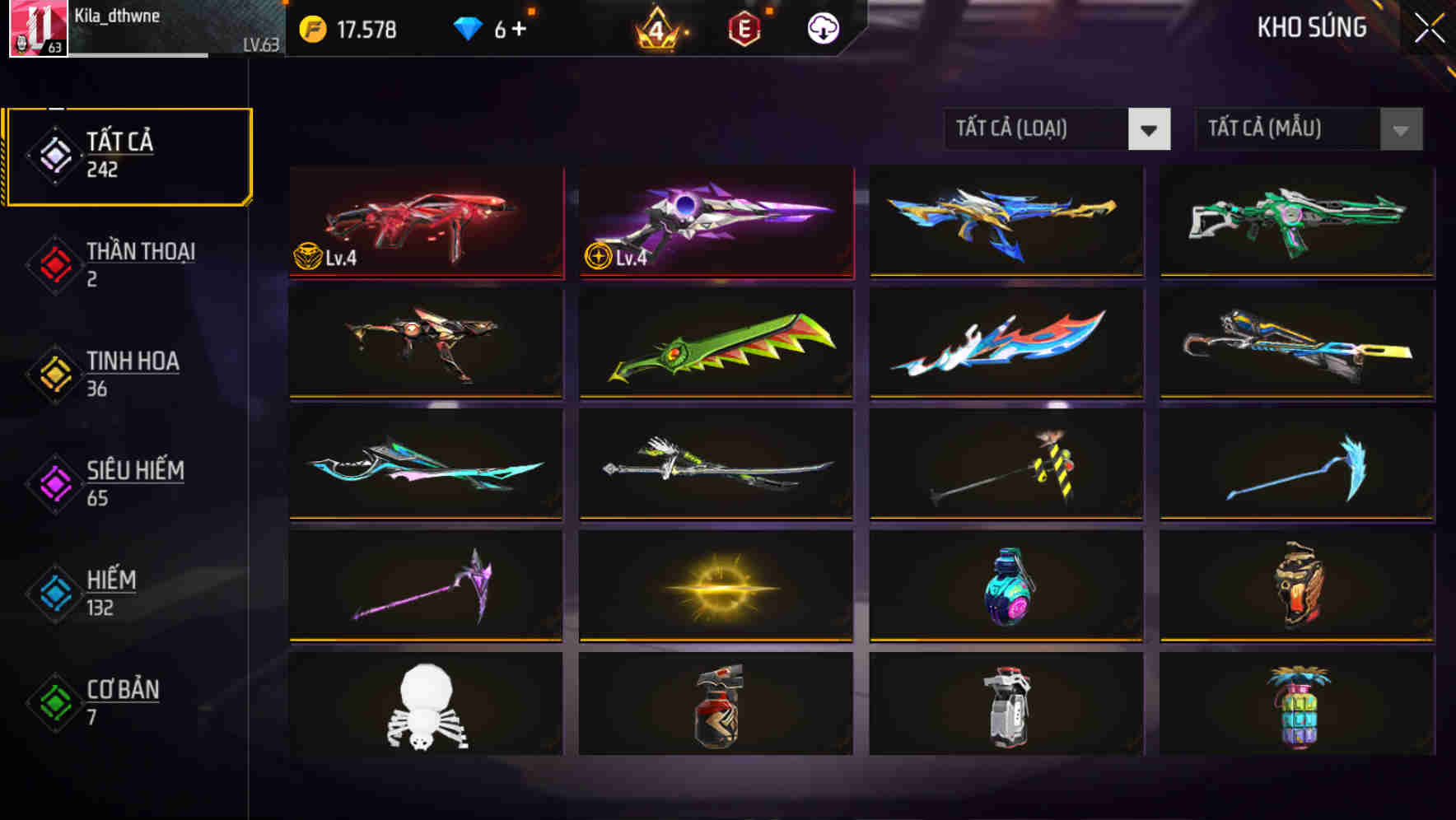Click the SIÊU HIẾM purple rarity icon
The height and width of the screenshot is (820, 1456).
(x=53, y=484)
